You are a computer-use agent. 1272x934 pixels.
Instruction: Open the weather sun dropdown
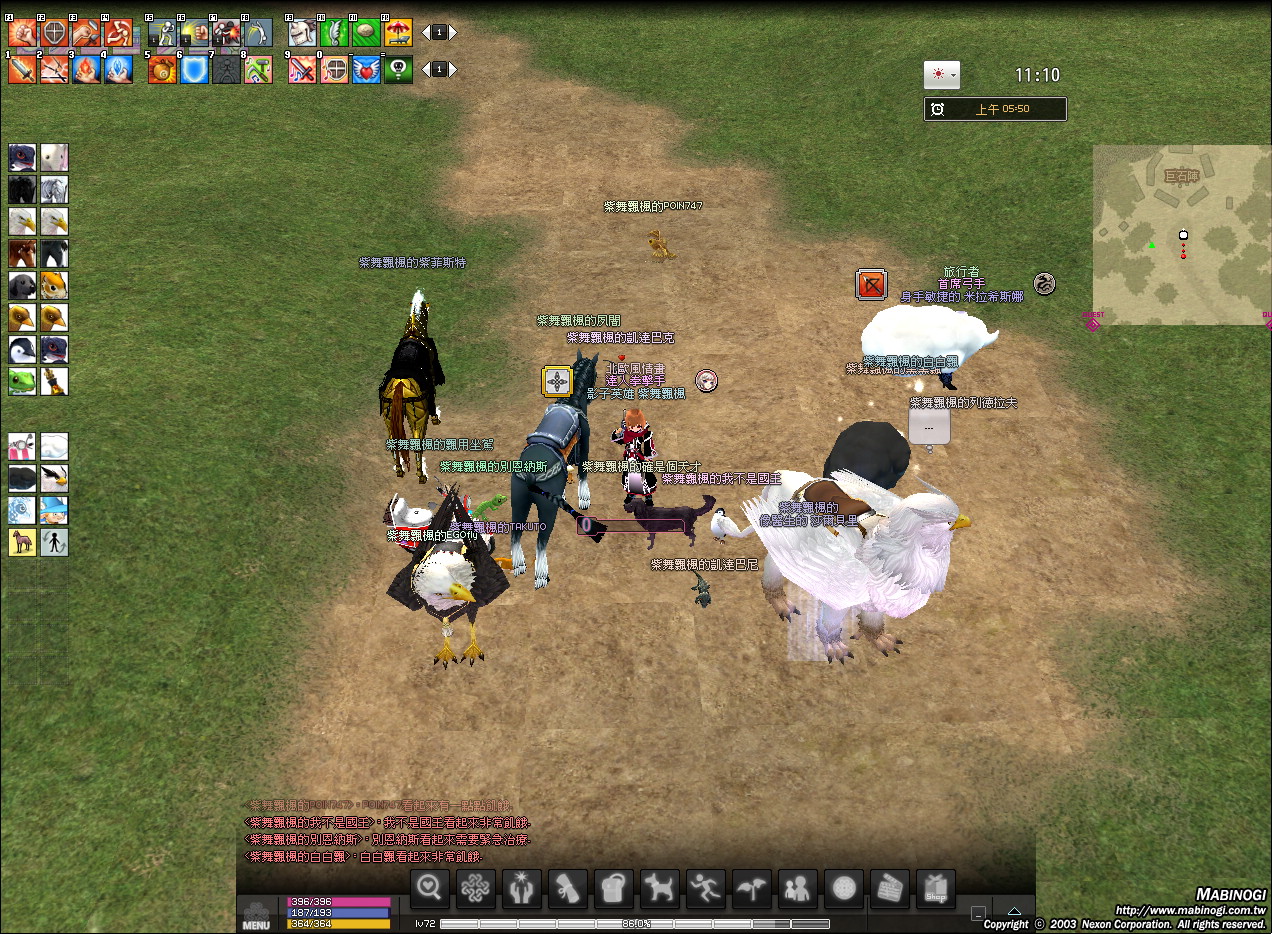coord(941,75)
